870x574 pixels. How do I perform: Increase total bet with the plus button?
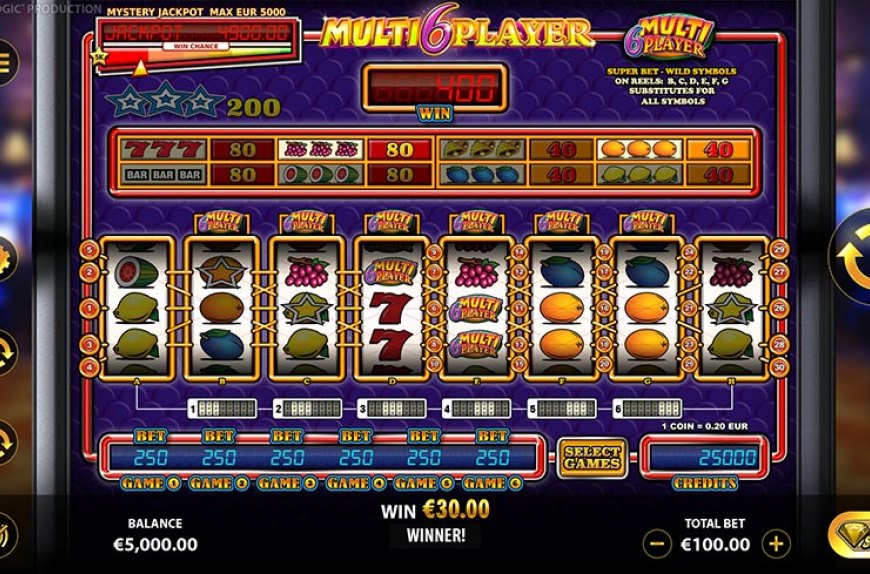[777, 544]
